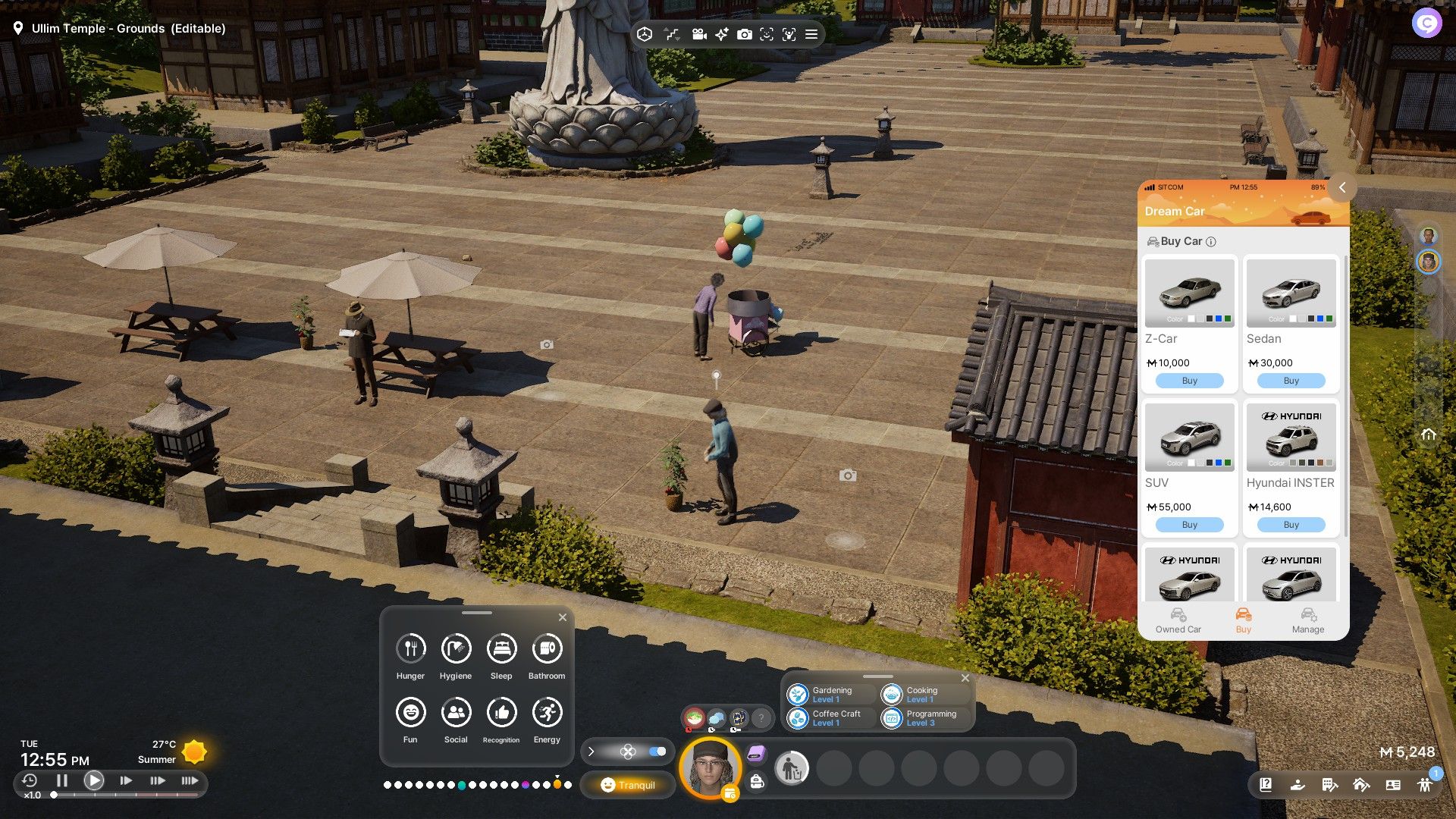Image resolution: width=1456 pixels, height=819 pixels.
Task: Open the Programming Level 3 skill
Action: (926, 718)
